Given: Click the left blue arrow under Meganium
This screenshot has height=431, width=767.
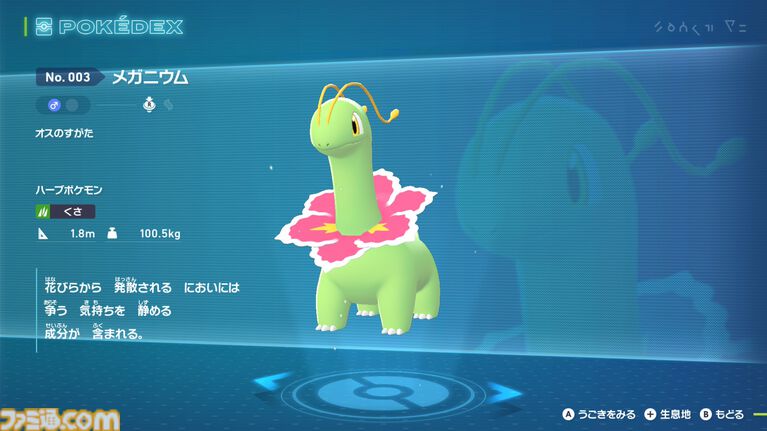Looking at the screenshot, I should point(272,381).
